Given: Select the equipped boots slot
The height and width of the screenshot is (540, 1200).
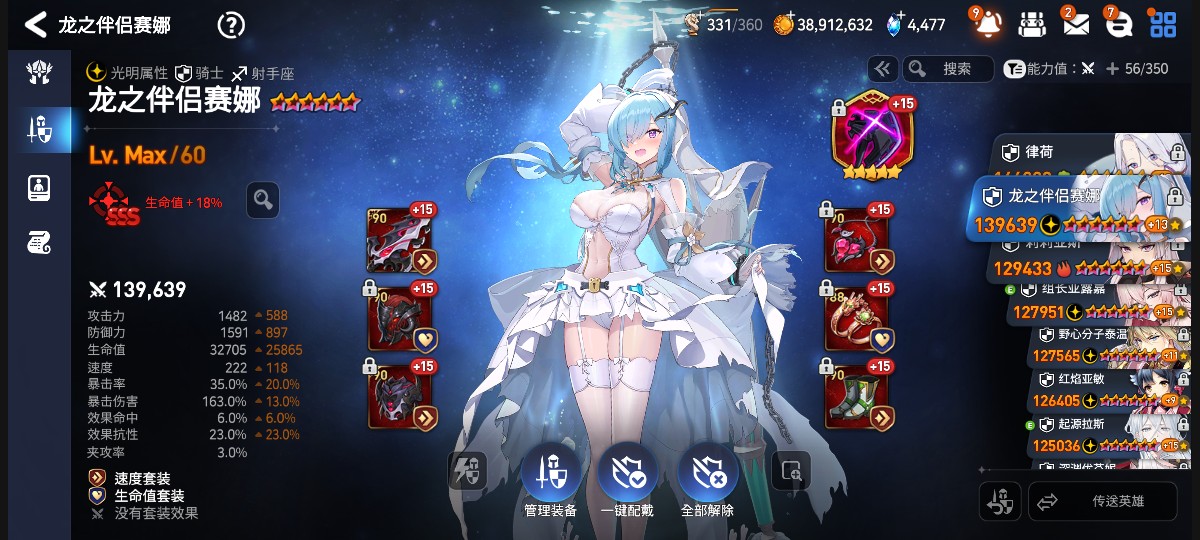Looking at the screenshot, I should 857,396.
